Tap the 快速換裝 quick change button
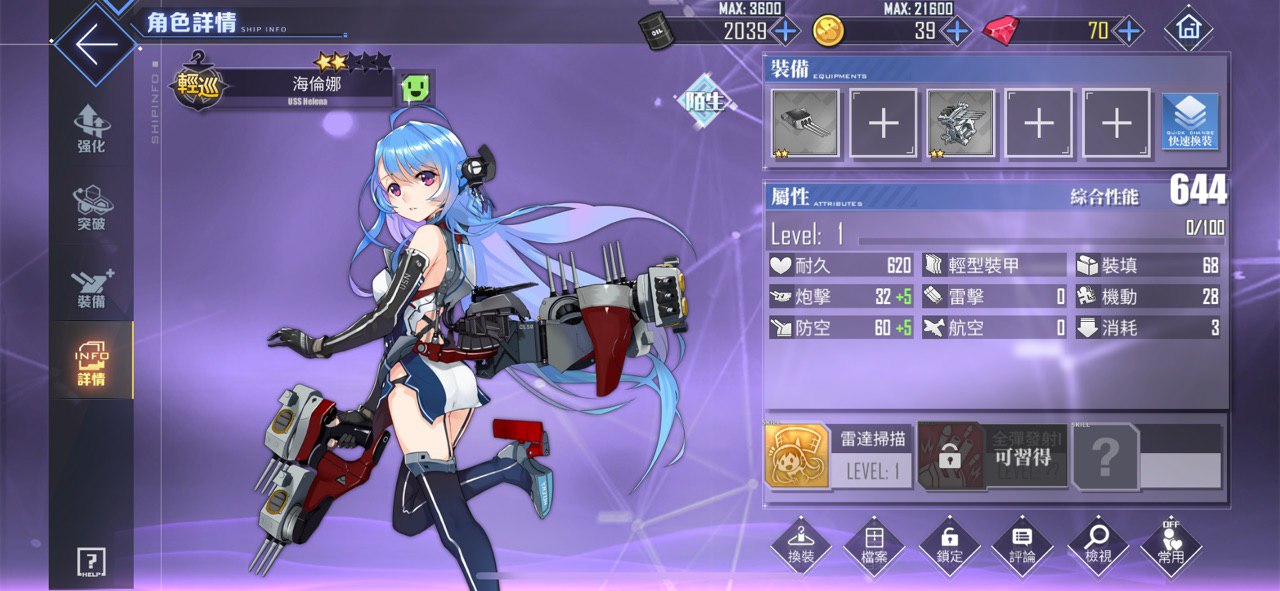 (x=1190, y=123)
